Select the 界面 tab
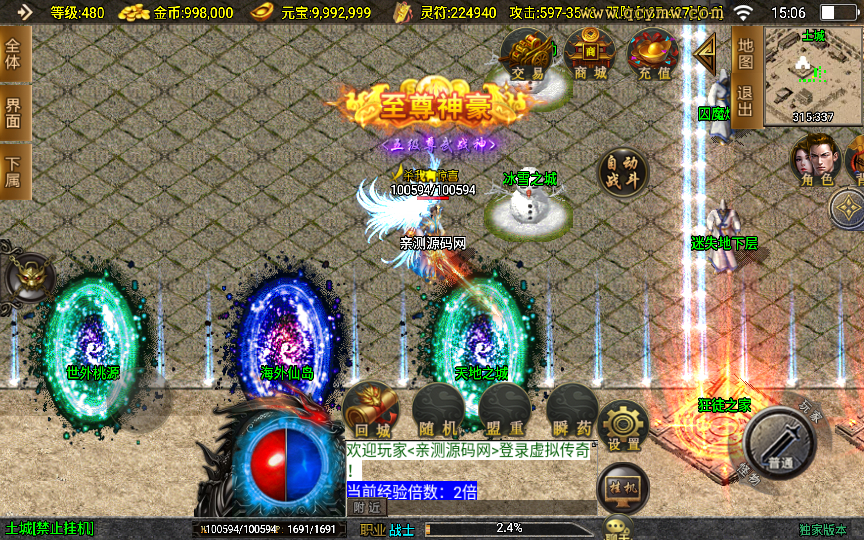Image resolution: width=864 pixels, height=540 pixels. tap(13, 113)
